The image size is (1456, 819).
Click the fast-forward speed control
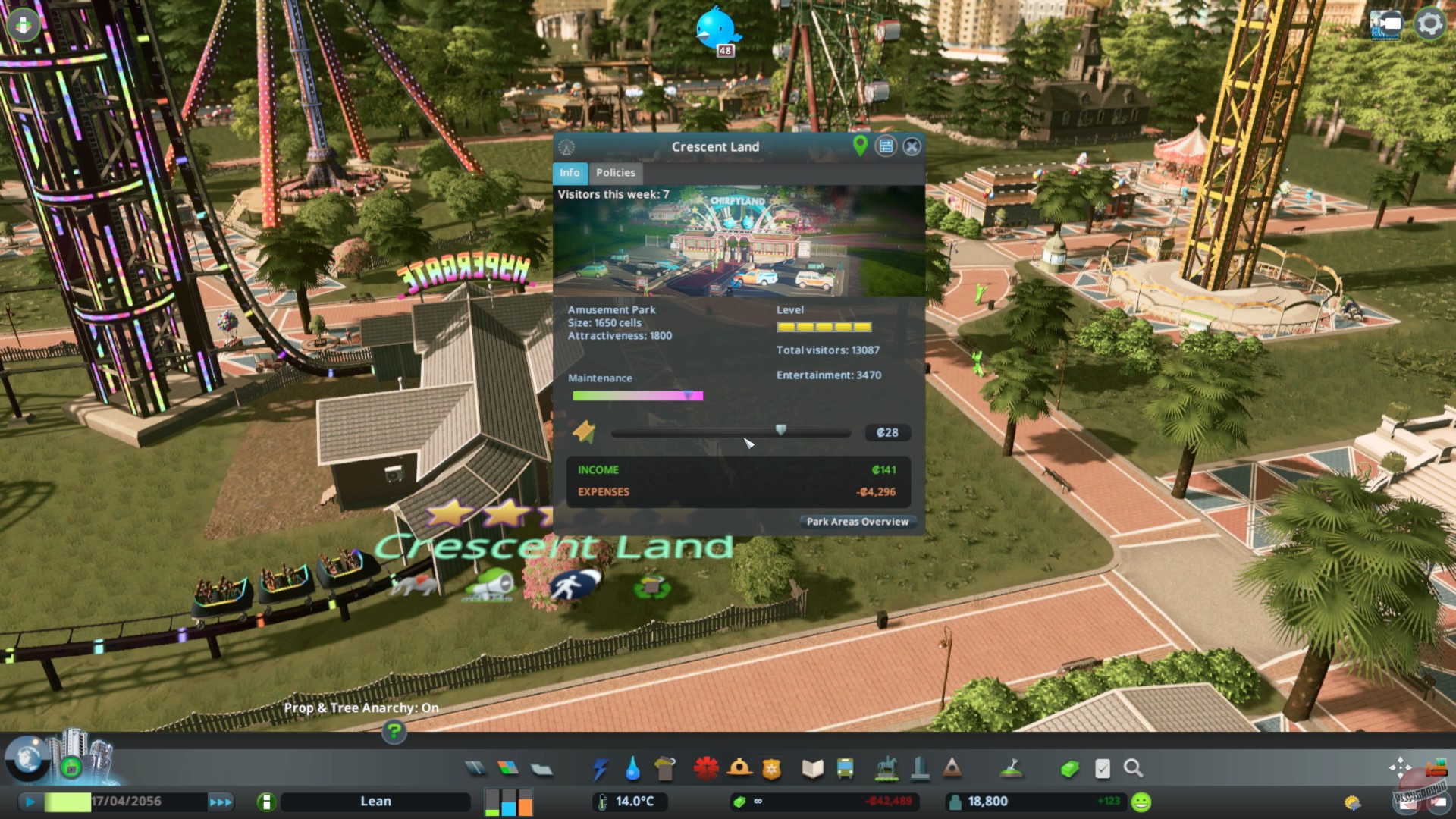point(221,802)
